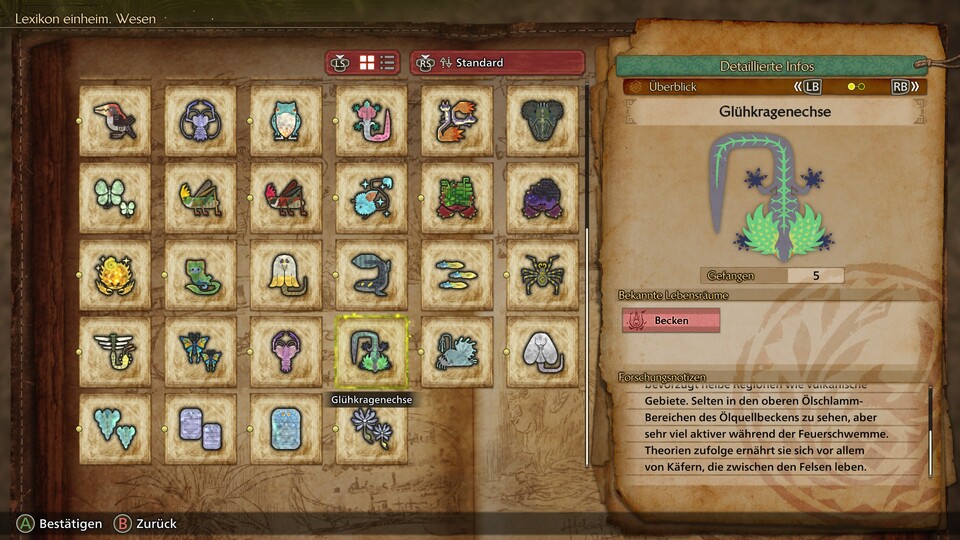Viewport: 960px width, 540px height.
Task: Switch to list view layout
Action: coord(387,63)
